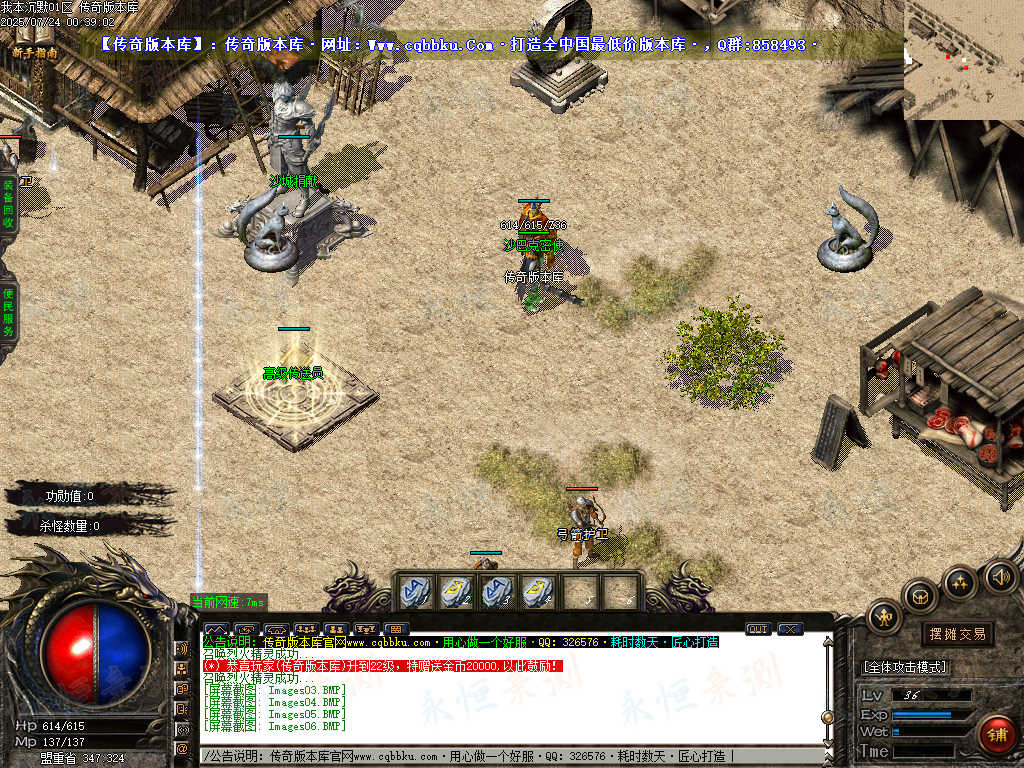Image resolution: width=1024 pixels, height=768 pixels.
Task: Open the red 铺 shop button
Action: 996,735
